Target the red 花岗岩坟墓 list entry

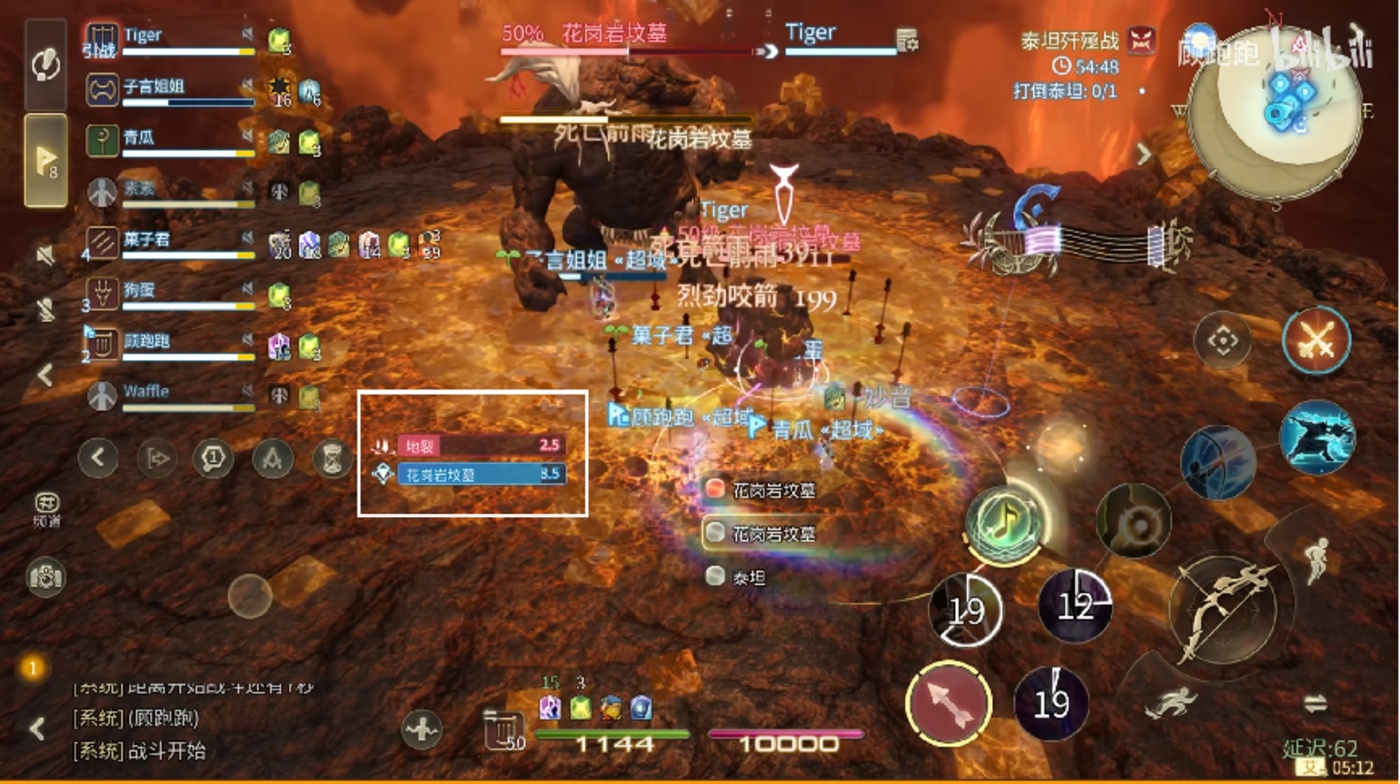(762, 490)
